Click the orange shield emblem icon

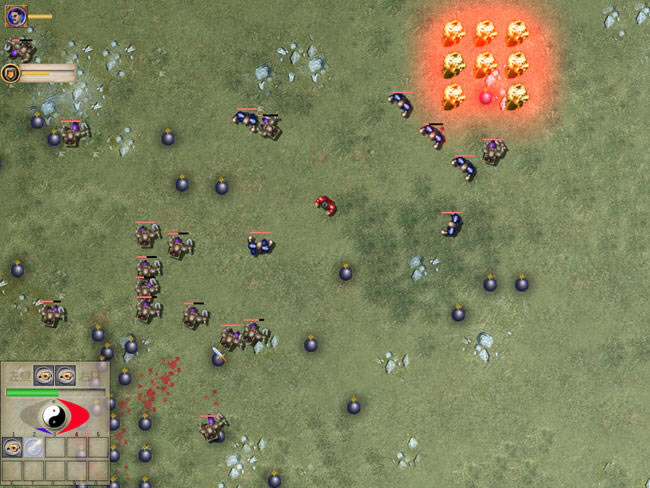(x=12, y=73)
